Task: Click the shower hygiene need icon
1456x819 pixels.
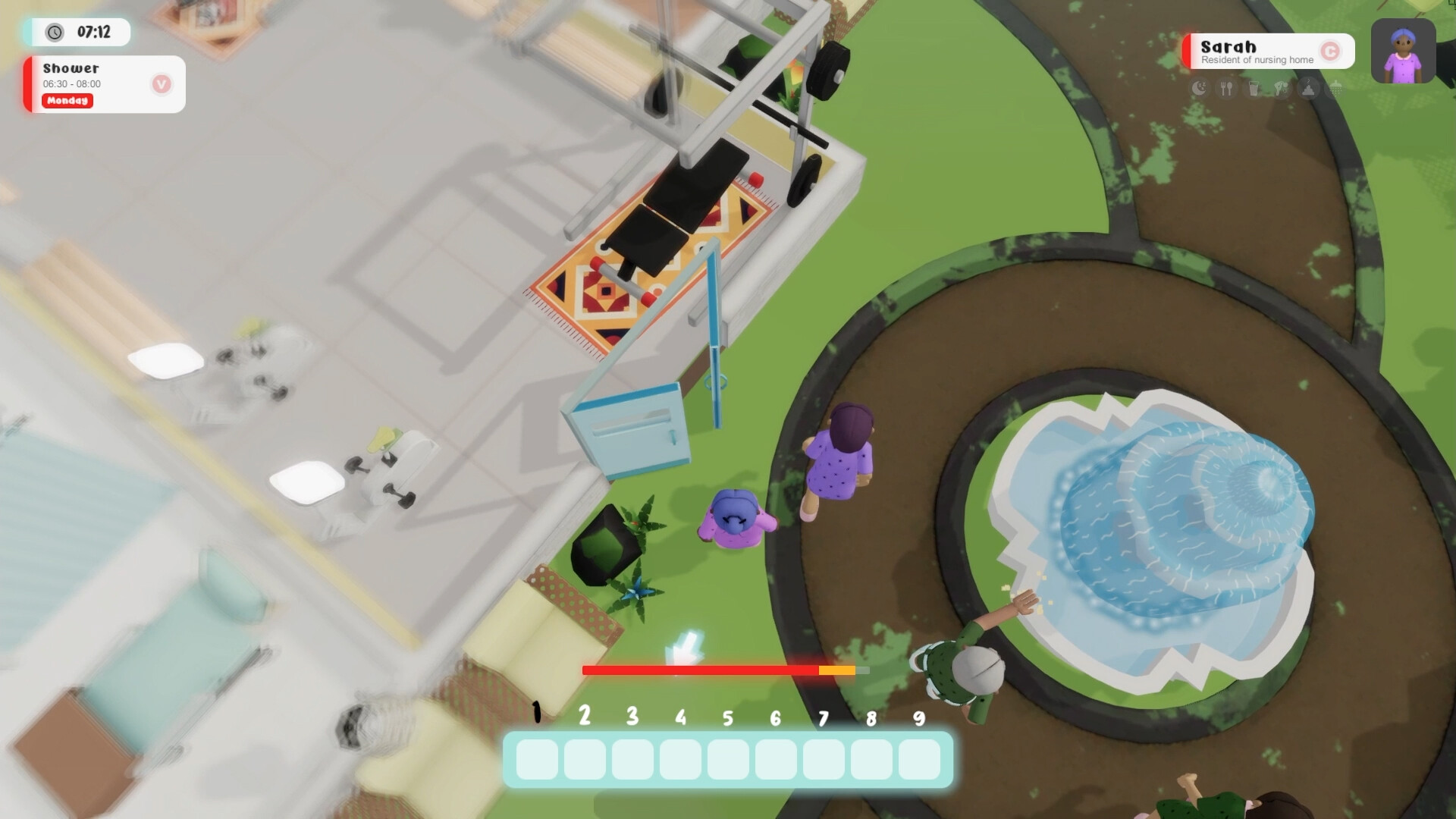Action: pyautogui.click(x=1335, y=89)
